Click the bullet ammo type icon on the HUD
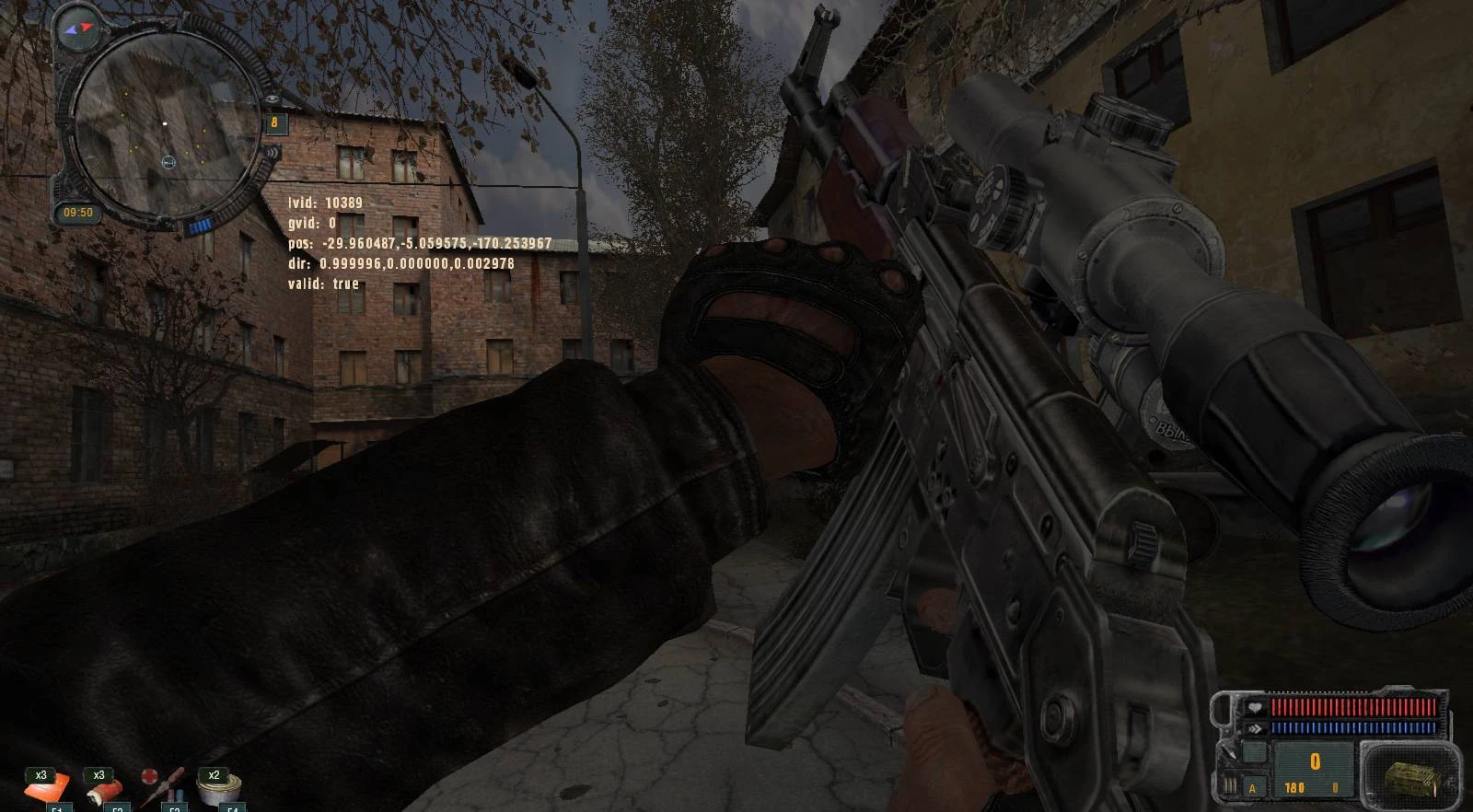Viewport: 1473px width, 812px height. 1229,784
